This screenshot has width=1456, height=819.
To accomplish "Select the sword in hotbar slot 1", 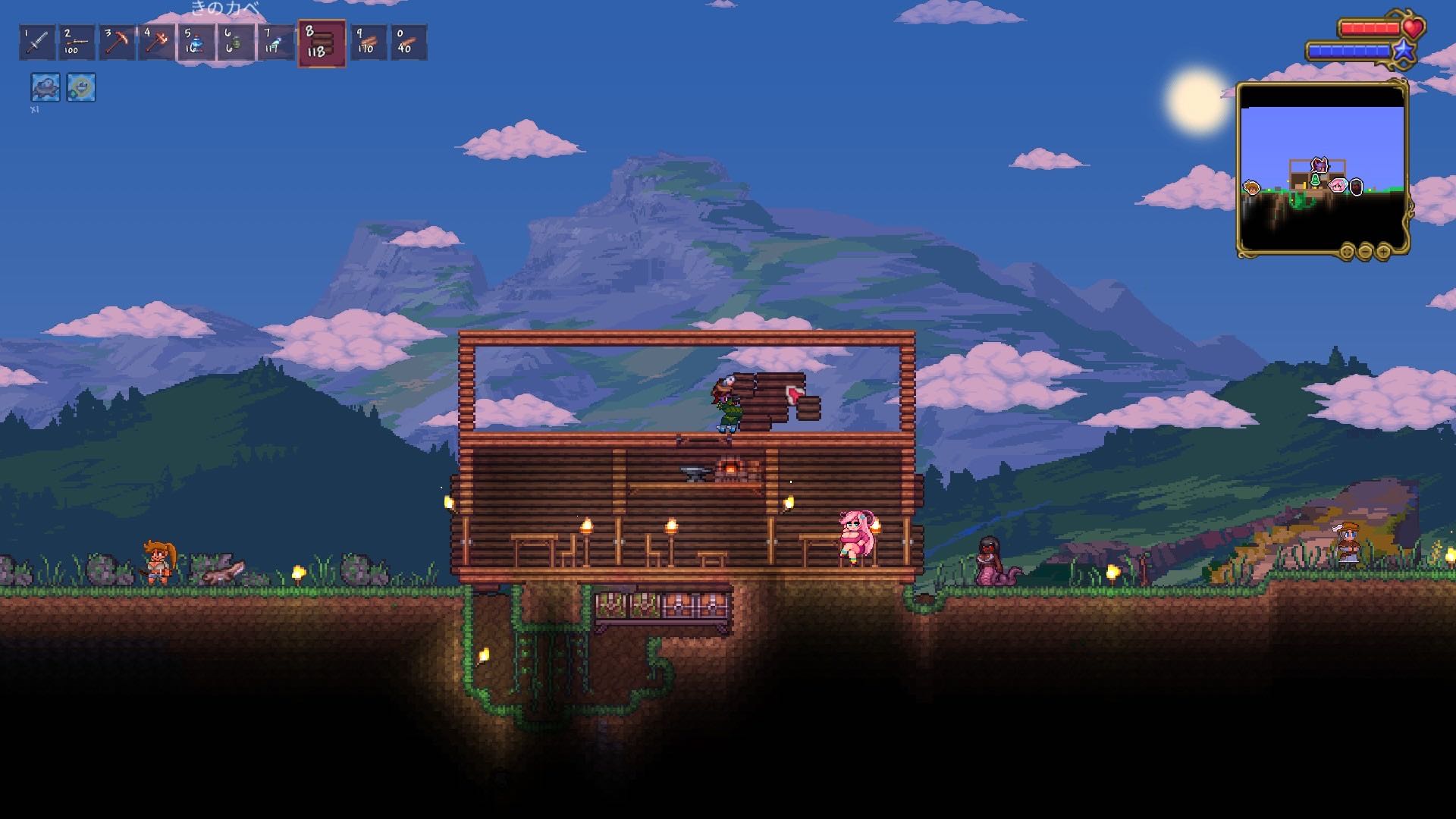I will click(x=37, y=42).
